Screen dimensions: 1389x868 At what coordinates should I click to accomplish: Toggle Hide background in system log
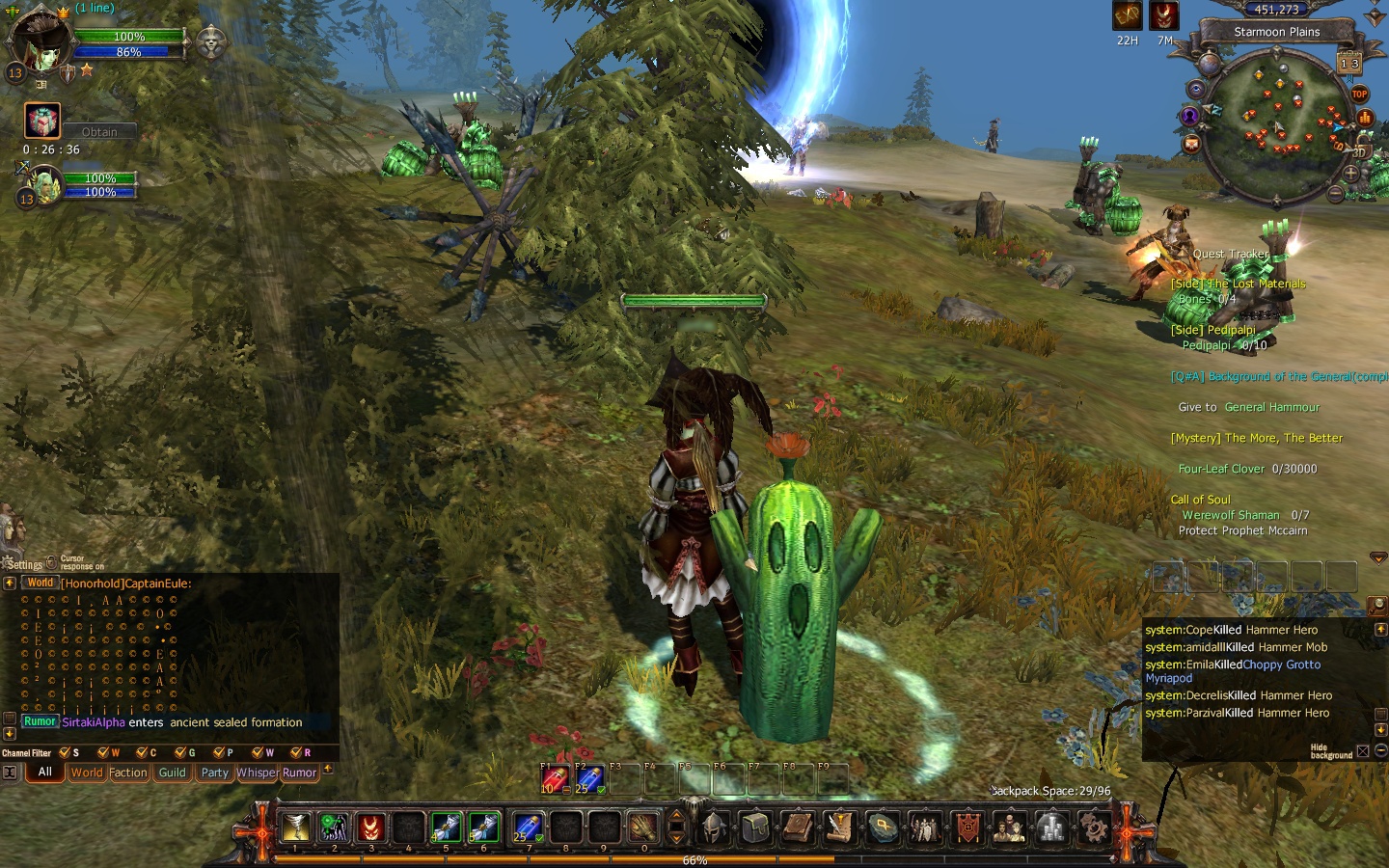[x=1363, y=751]
